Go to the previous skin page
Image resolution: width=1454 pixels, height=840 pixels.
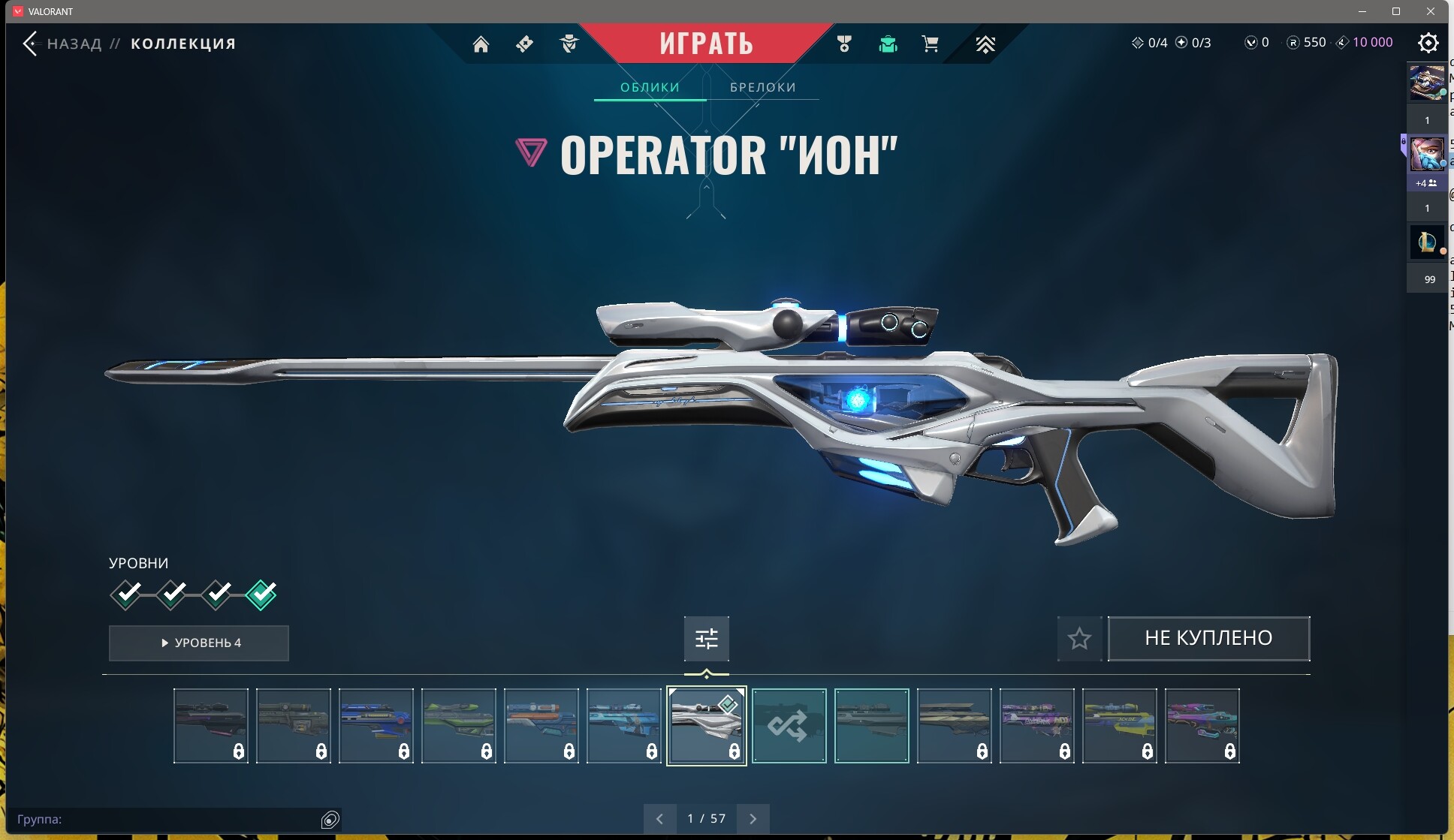(x=659, y=818)
